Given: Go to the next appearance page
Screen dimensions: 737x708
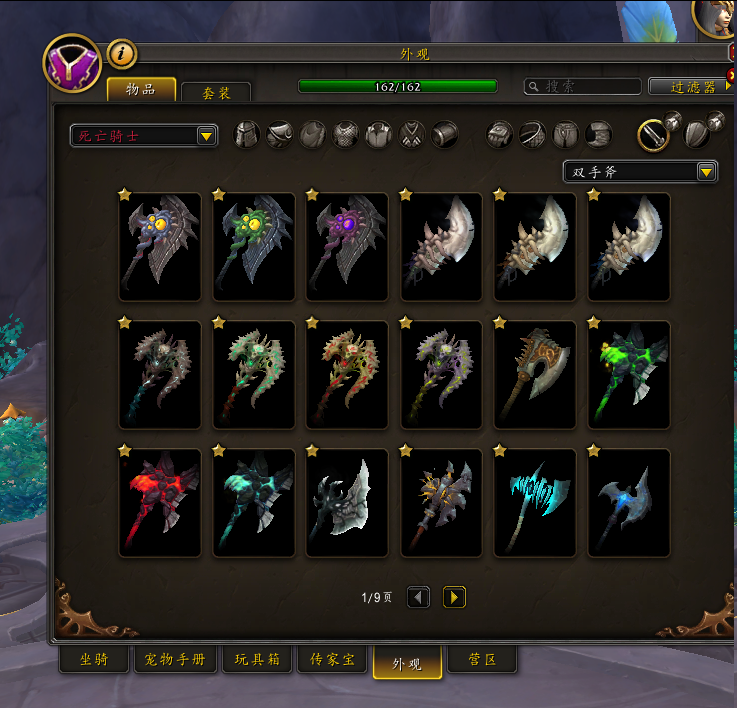Looking at the screenshot, I should point(454,597).
